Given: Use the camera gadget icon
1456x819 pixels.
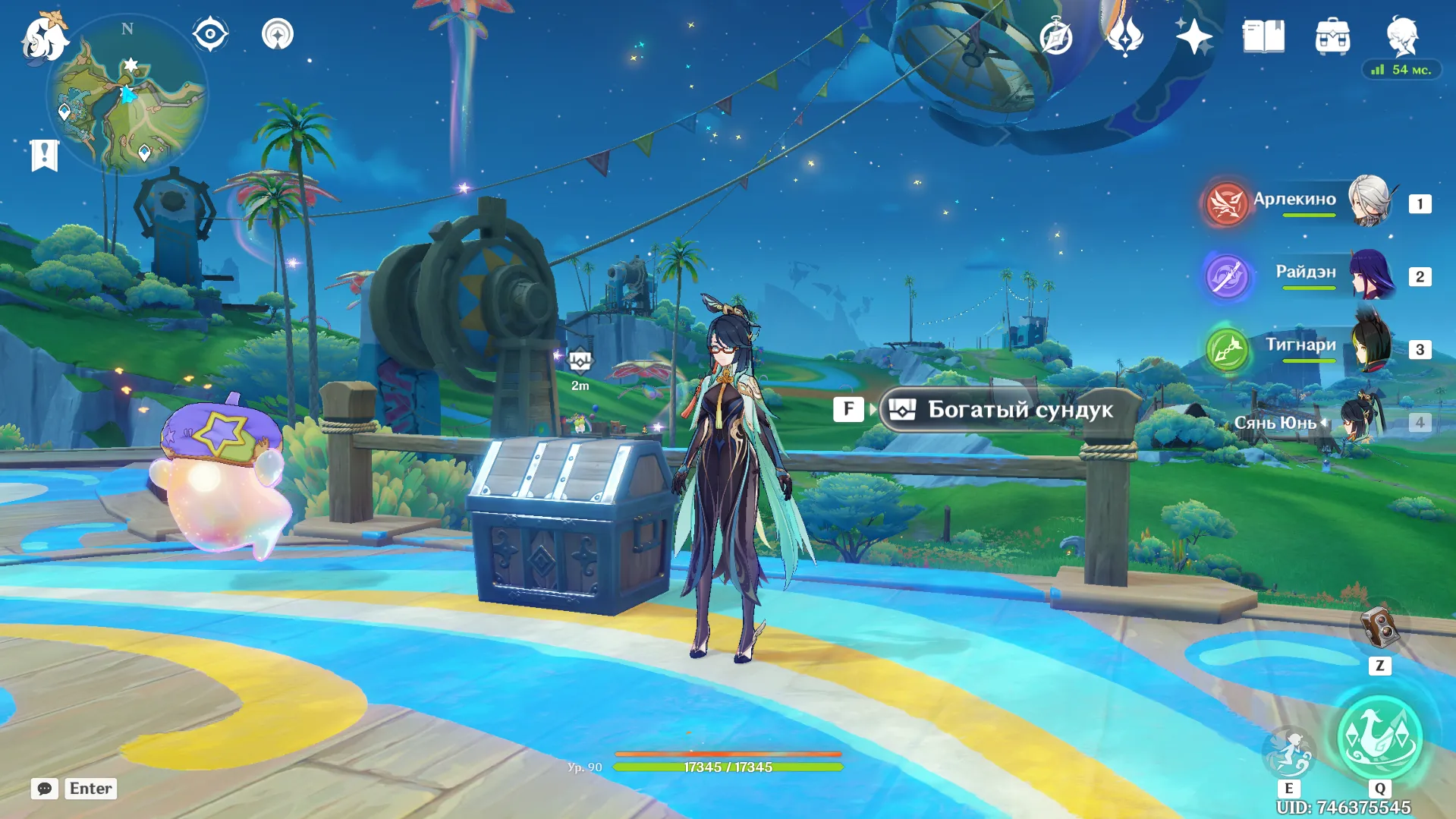Looking at the screenshot, I should click(x=1379, y=629).
